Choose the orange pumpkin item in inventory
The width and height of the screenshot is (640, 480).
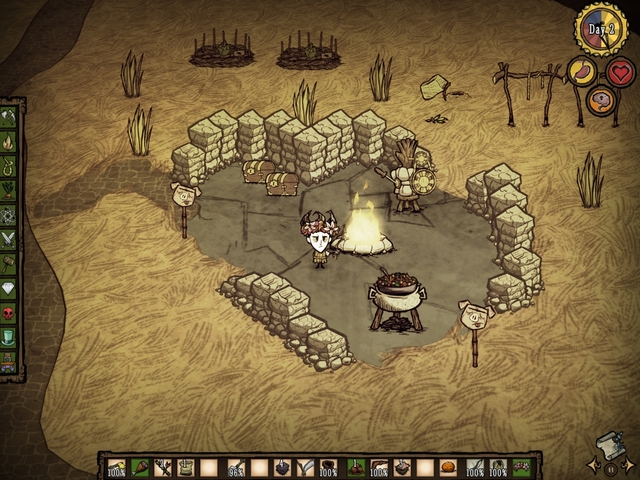click(x=449, y=467)
